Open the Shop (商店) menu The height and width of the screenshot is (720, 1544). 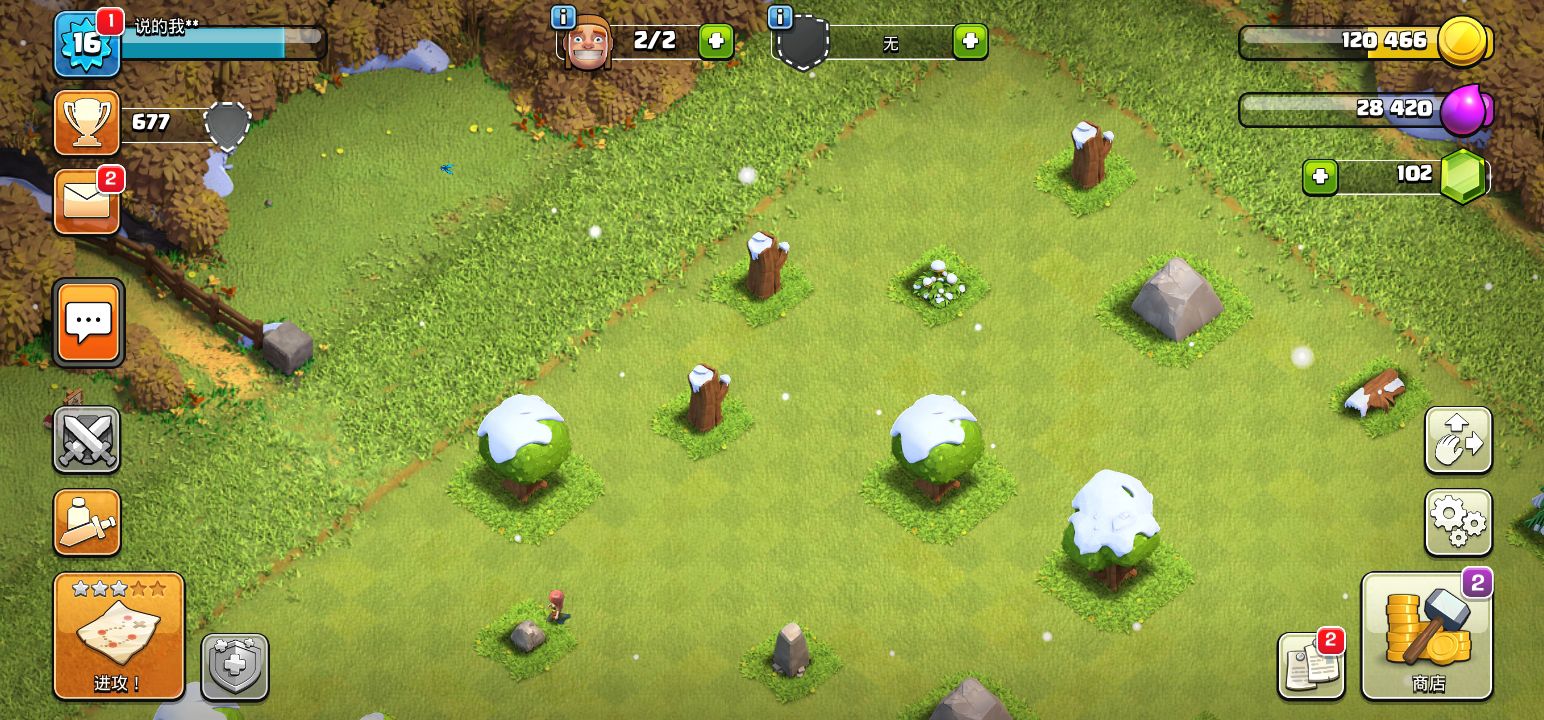point(1427,636)
